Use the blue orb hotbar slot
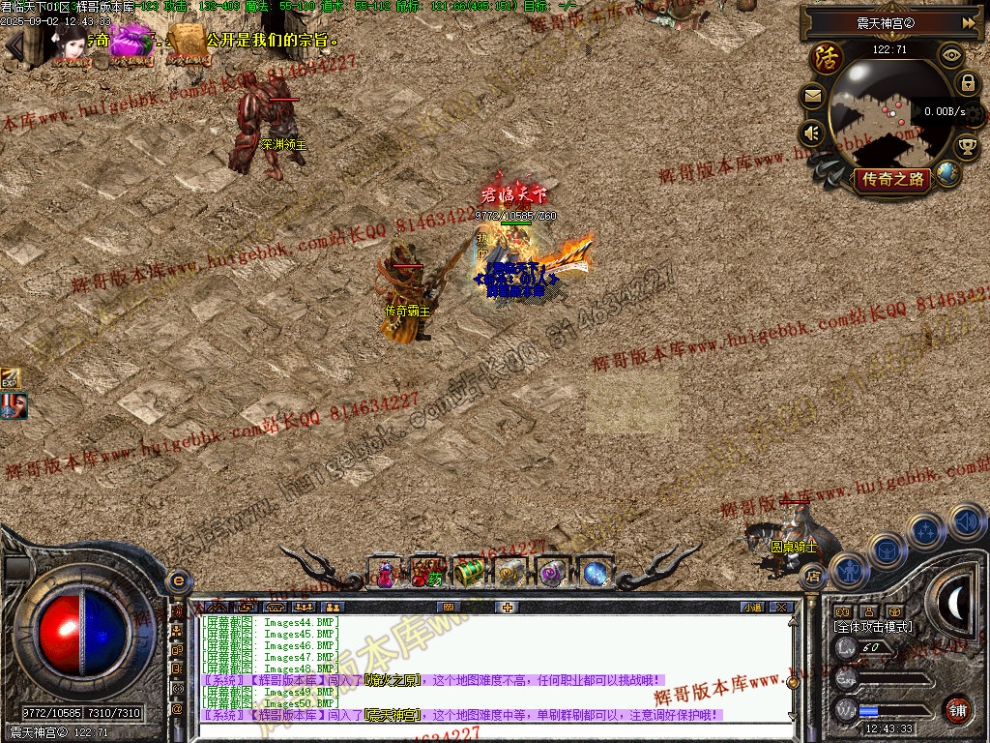Image resolution: width=990 pixels, height=743 pixels. coord(596,573)
